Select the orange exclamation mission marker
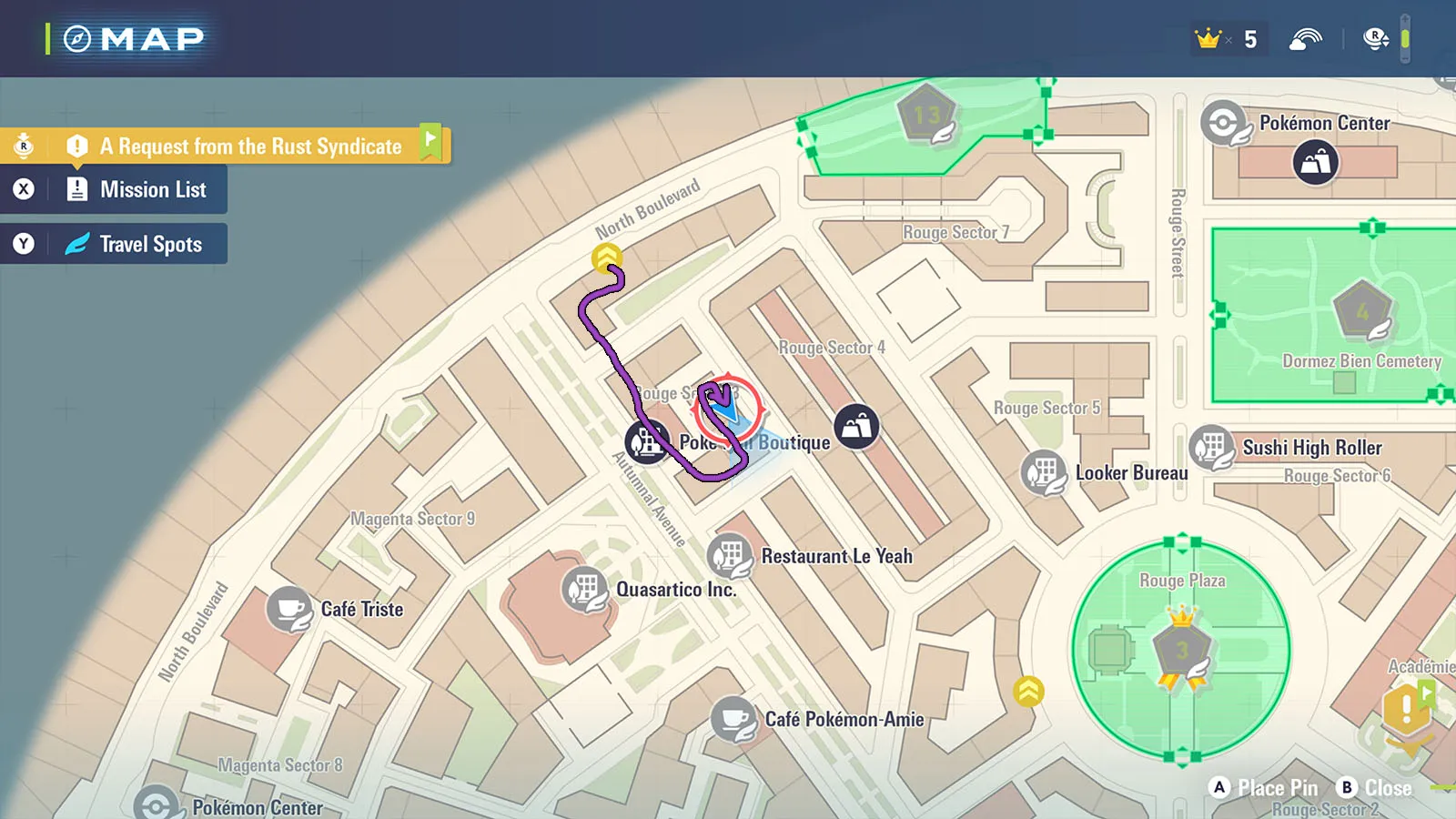 pos(1406,708)
